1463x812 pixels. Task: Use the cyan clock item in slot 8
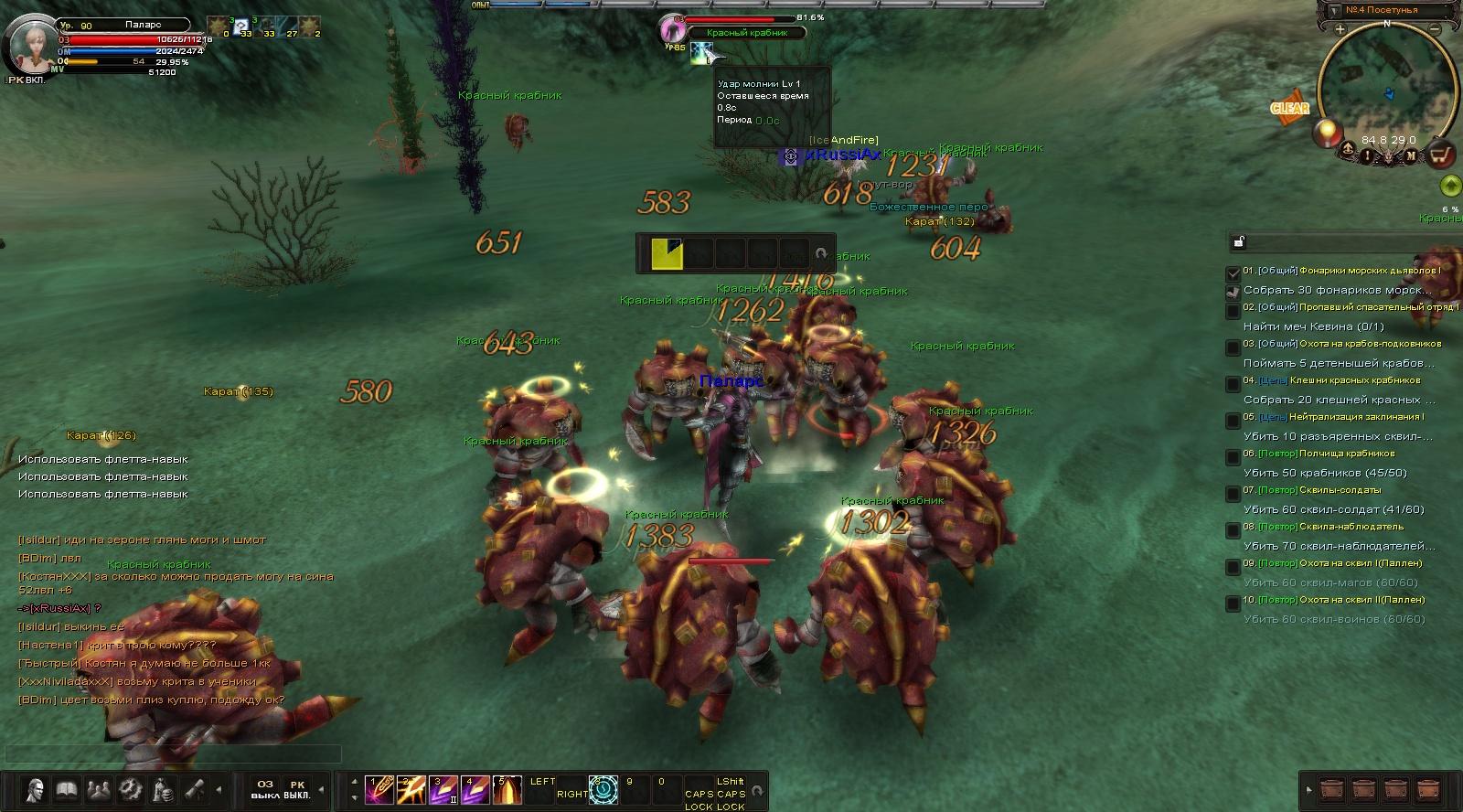pos(603,789)
